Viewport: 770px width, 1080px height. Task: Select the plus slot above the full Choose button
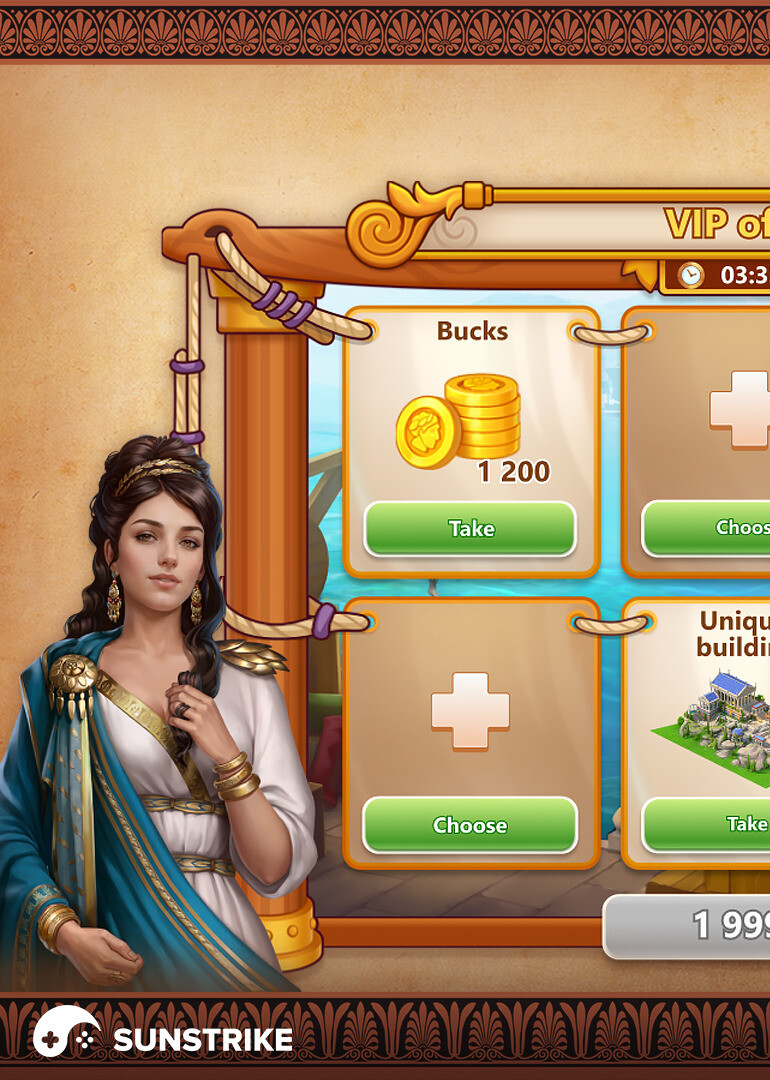[x=470, y=710]
